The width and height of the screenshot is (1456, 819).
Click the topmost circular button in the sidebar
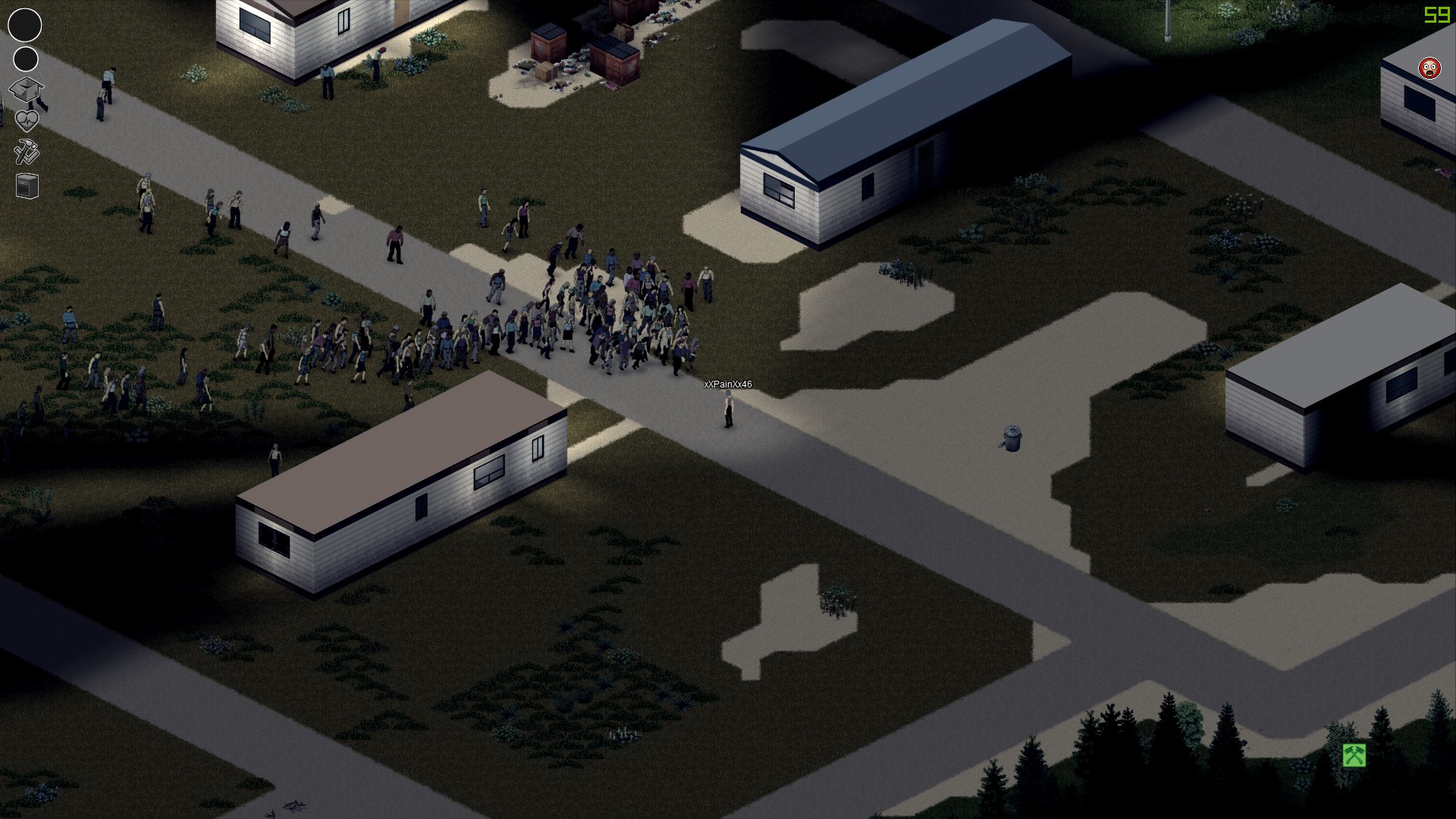(x=25, y=25)
